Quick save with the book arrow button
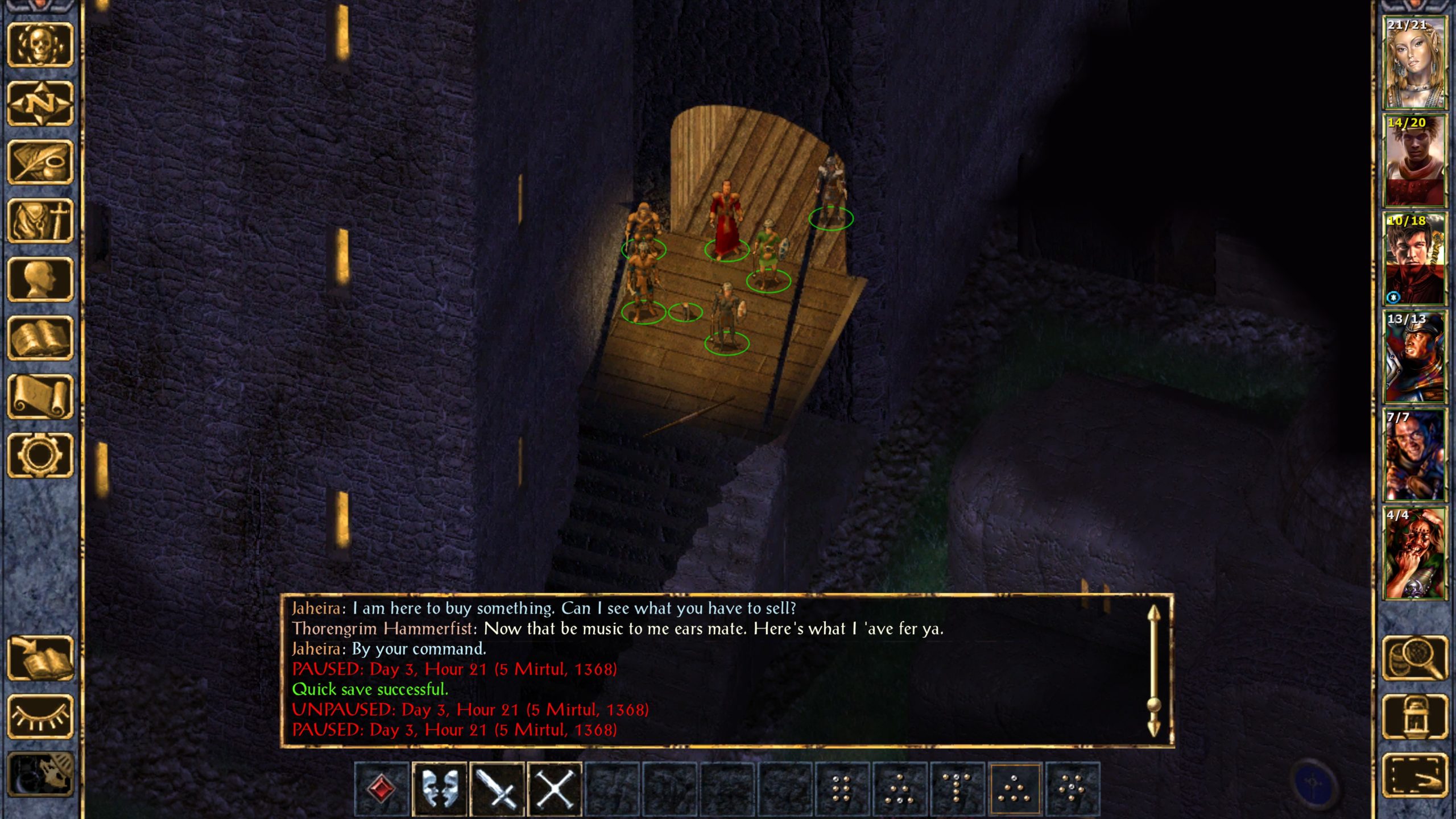 [40, 658]
